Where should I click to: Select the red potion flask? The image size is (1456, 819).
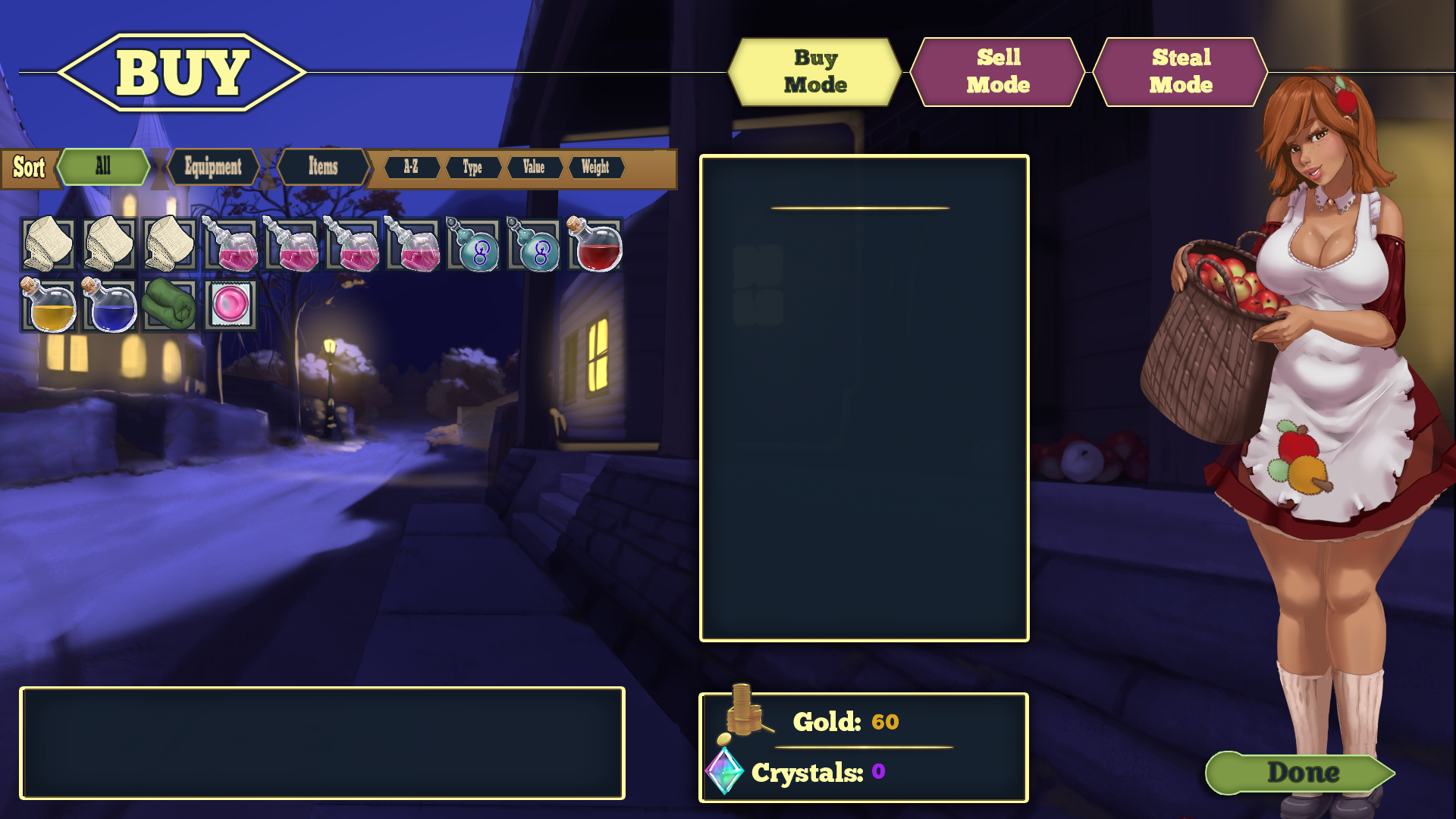595,245
